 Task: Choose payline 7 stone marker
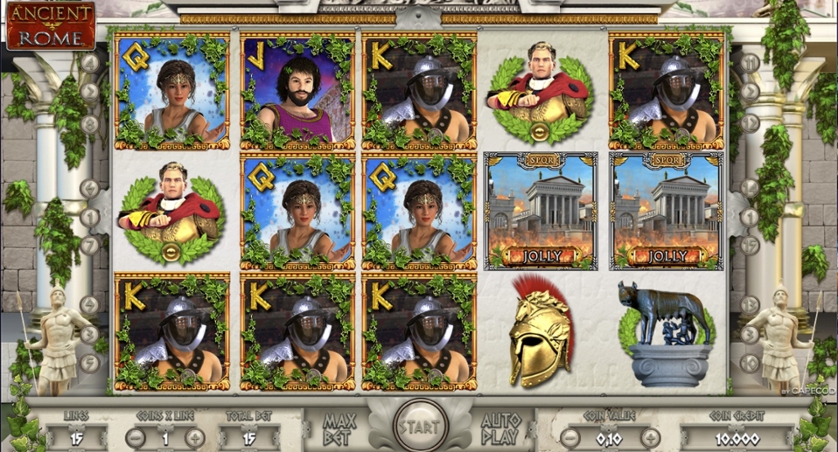click(90, 246)
